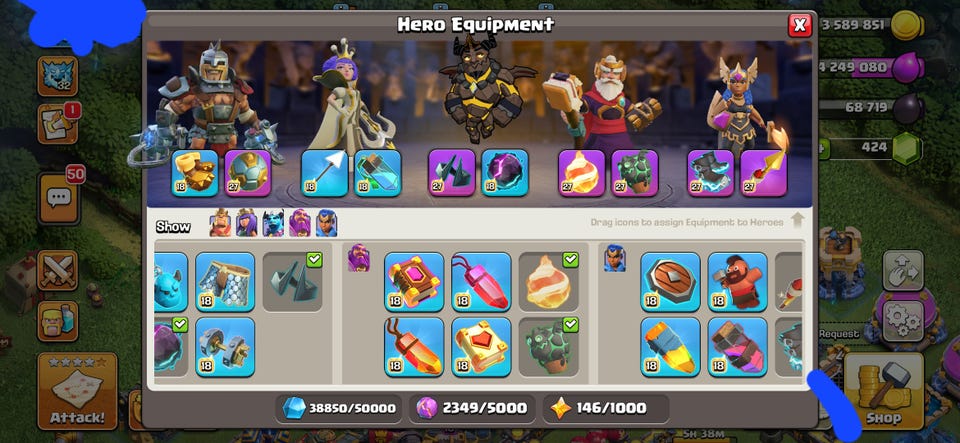Close the Hero Equipment window
The width and height of the screenshot is (960, 443).
pos(799,26)
